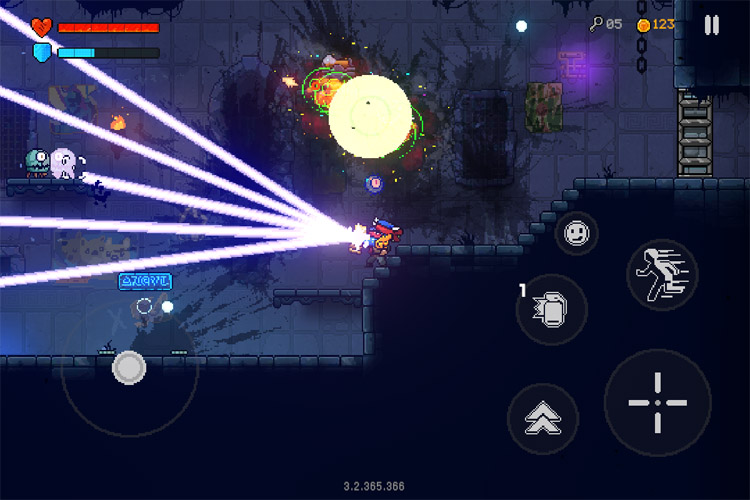This screenshot has height=500, width=750.
Task: Throw a grenade with the grenade button
Action: 551,310
